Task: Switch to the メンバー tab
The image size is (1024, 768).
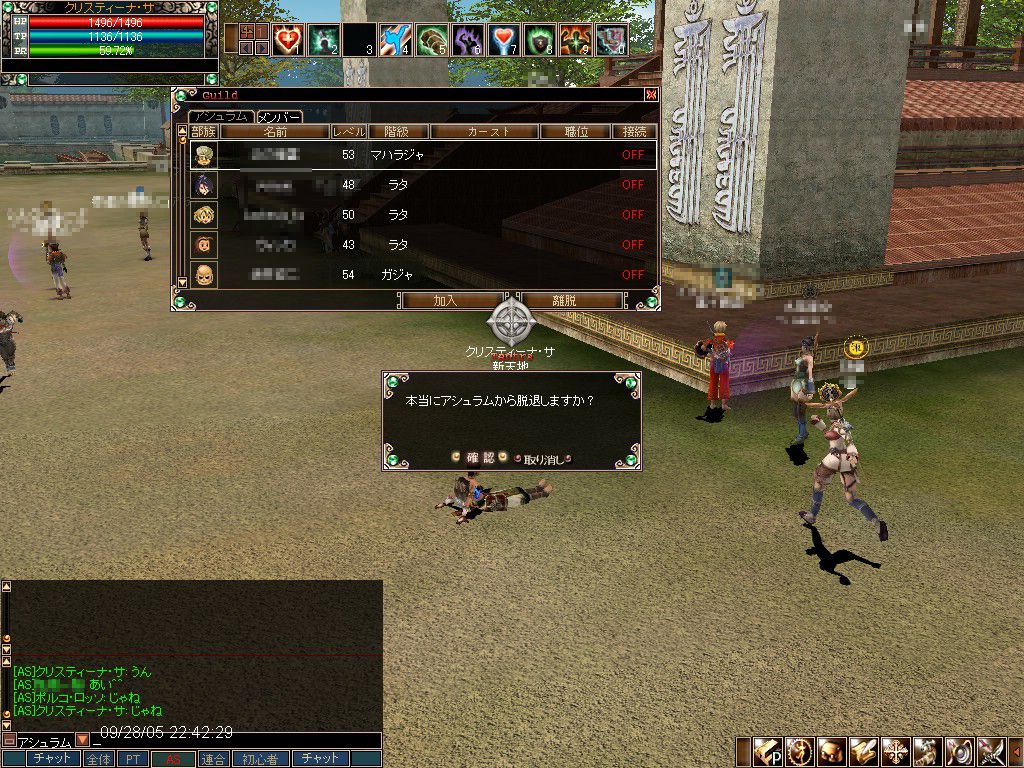Action: pos(280,117)
